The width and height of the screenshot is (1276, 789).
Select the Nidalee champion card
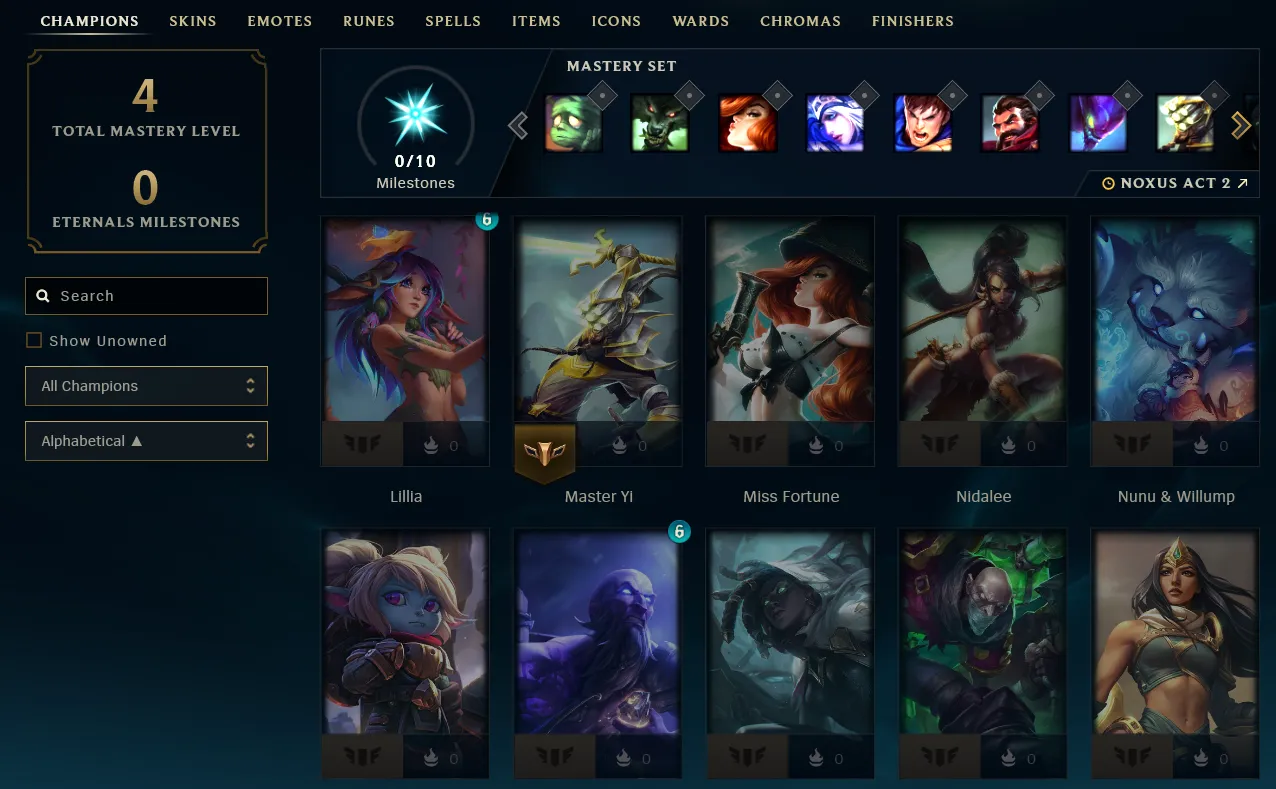point(983,330)
